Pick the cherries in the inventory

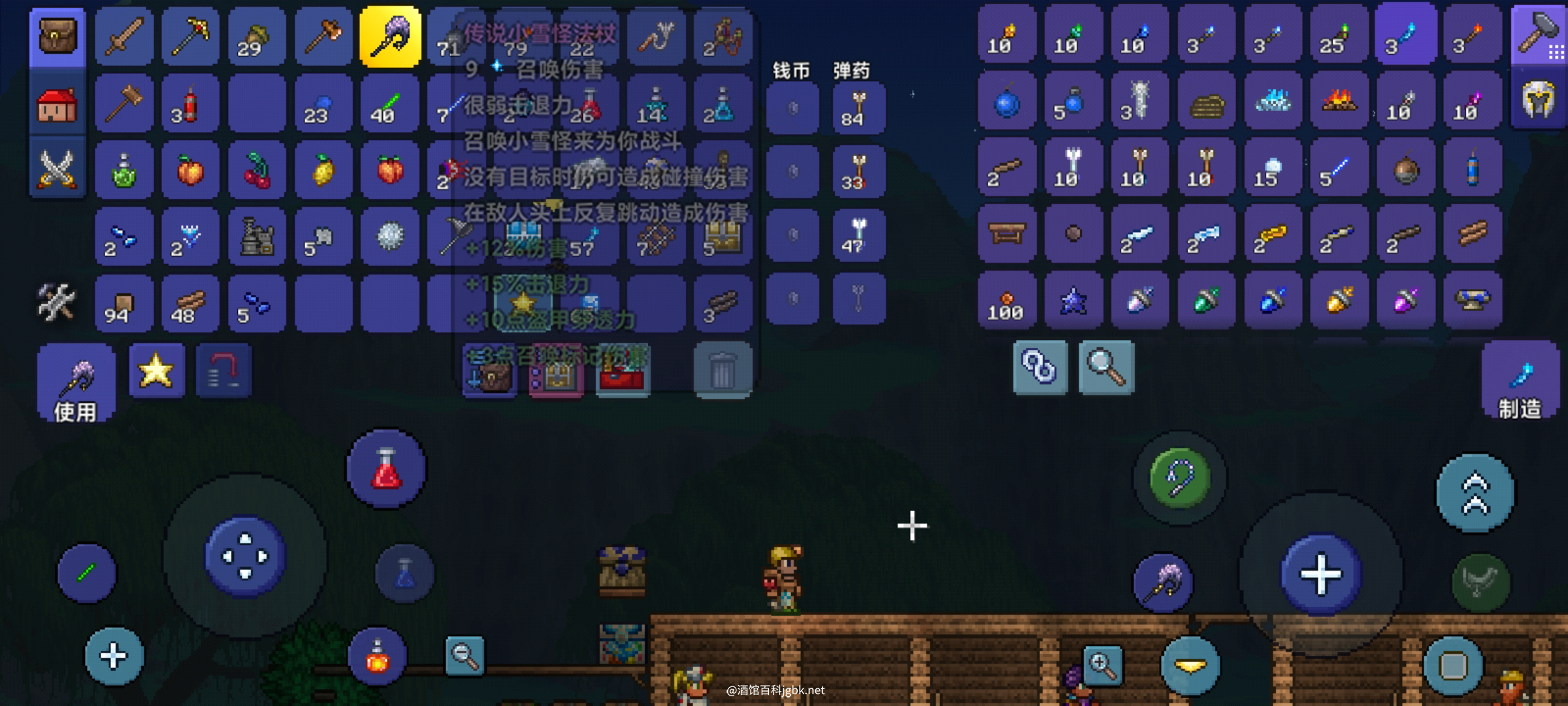[257, 170]
